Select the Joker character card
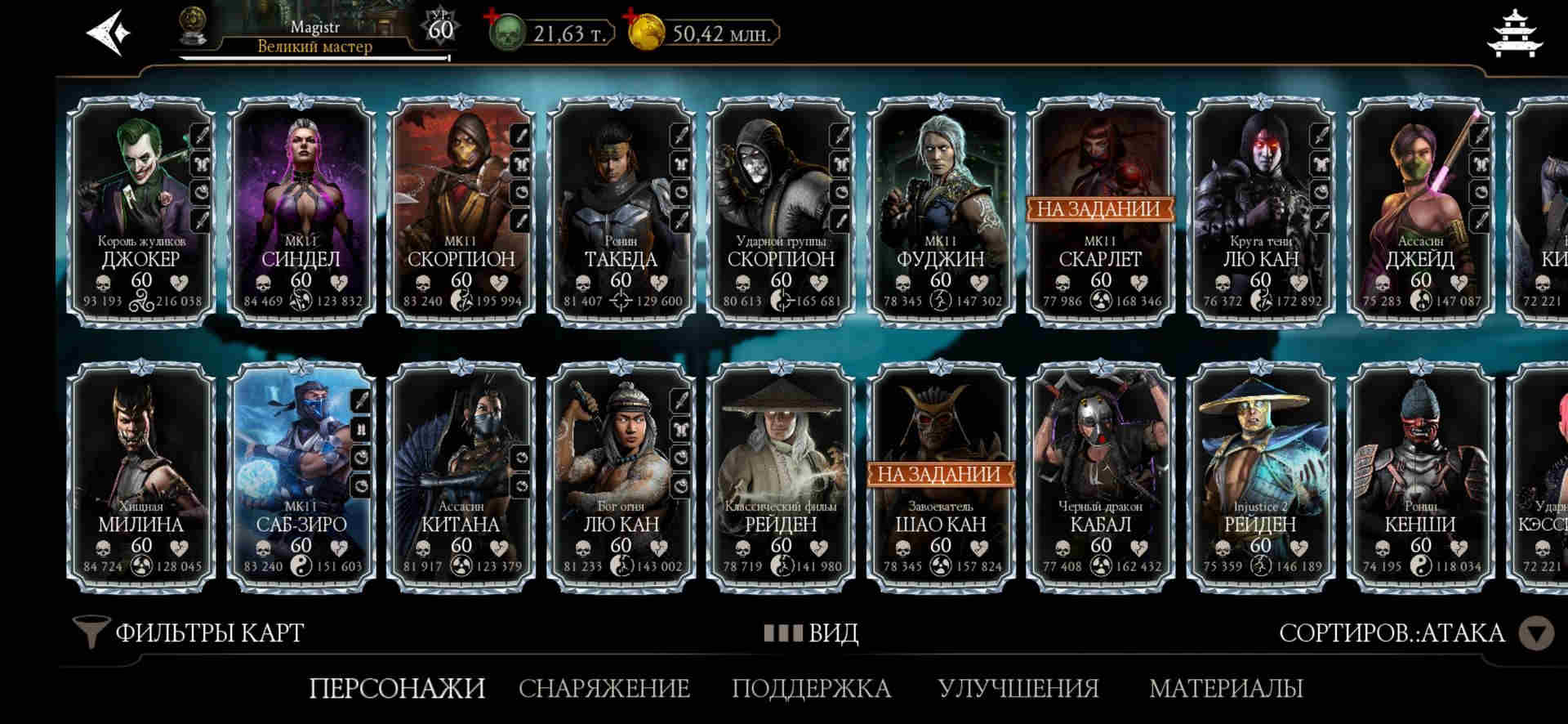 pos(140,211)
